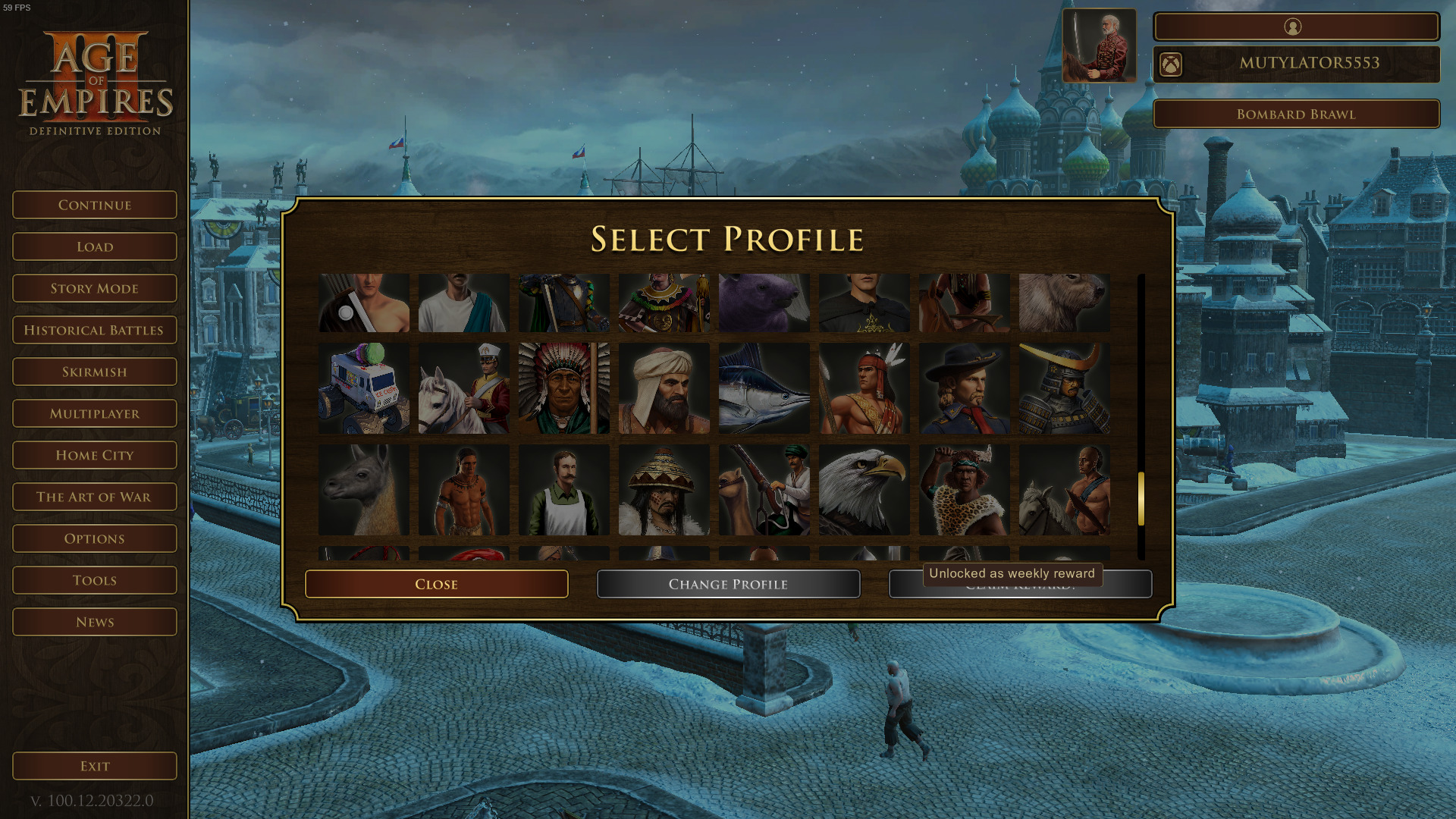Pick the swordfish profile picture
The image size is (1456, 819).
764,388
